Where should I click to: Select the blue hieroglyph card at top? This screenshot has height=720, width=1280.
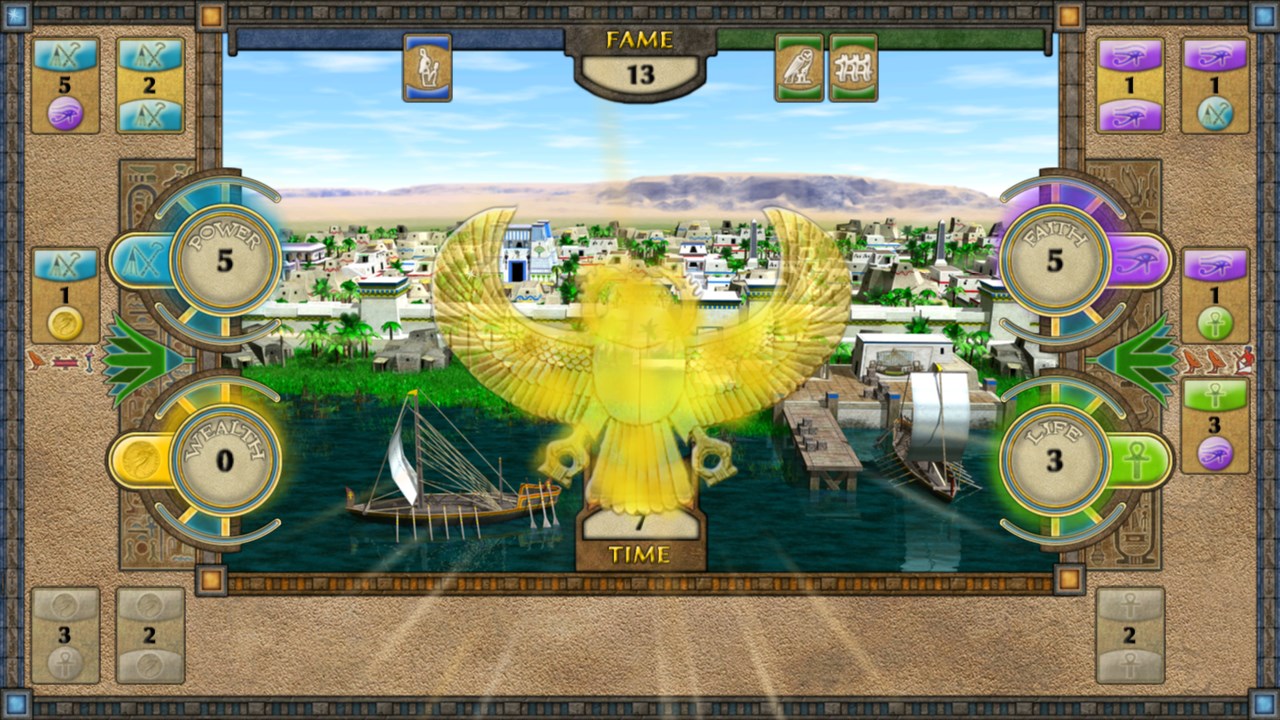click(427, 66)
